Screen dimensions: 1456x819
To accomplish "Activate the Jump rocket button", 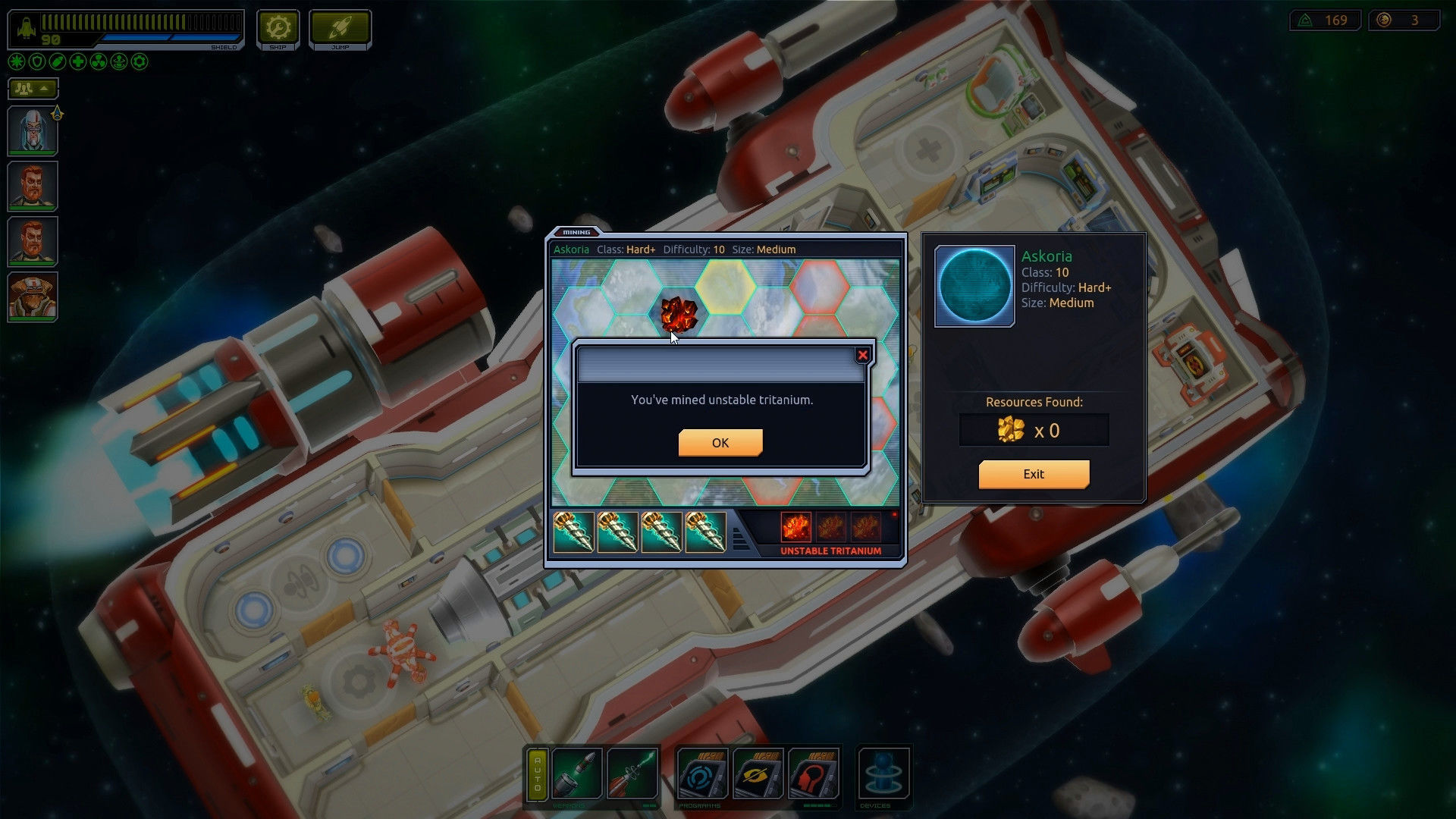I will point(340,29).
